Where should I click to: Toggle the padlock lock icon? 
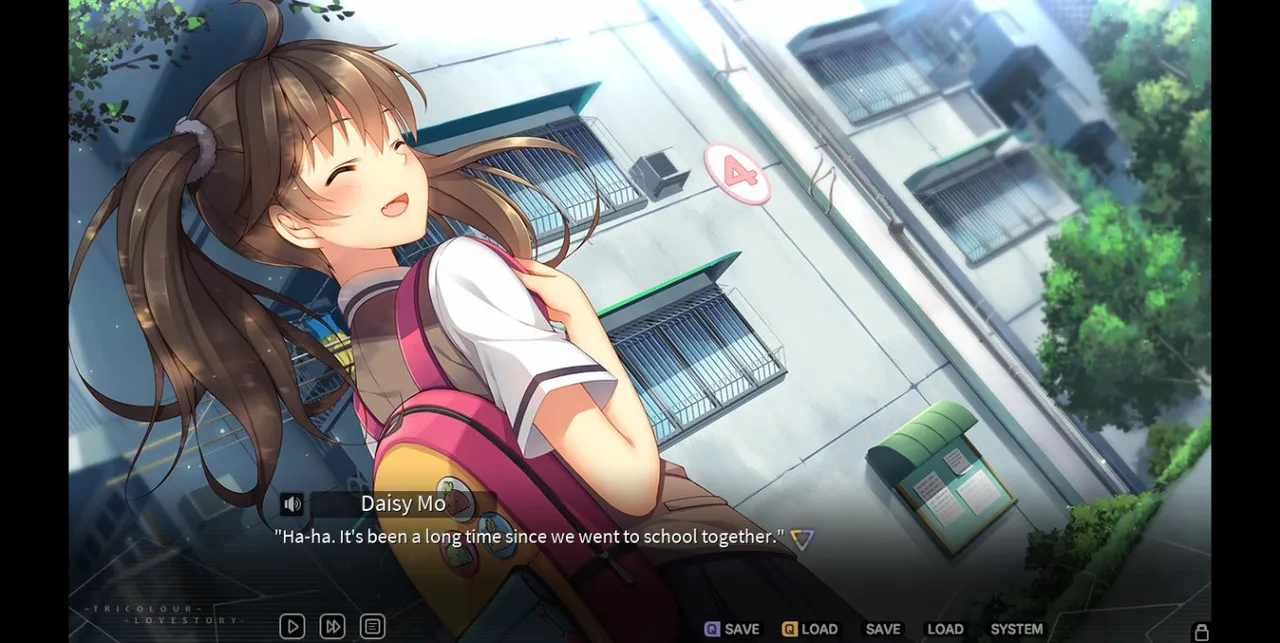tap(1202, 631)
